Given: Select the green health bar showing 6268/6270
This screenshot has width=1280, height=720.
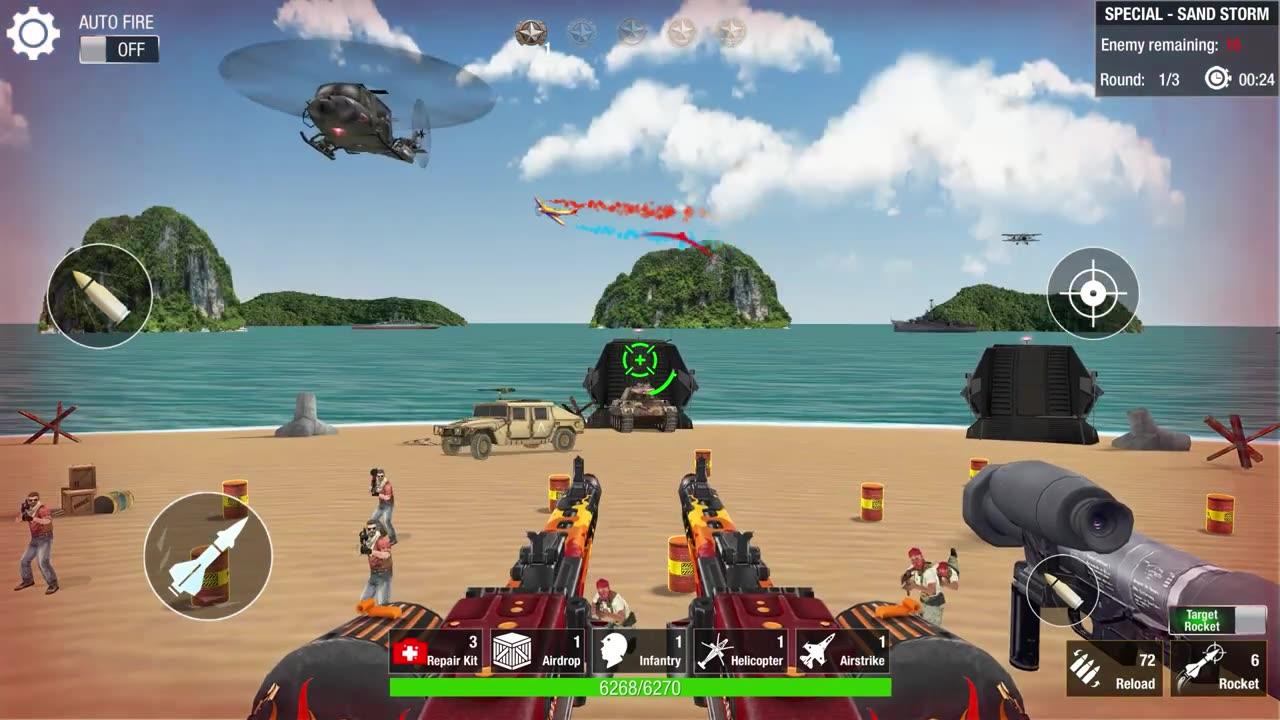Looking at the screenshot, I should [x=640, y=688].
